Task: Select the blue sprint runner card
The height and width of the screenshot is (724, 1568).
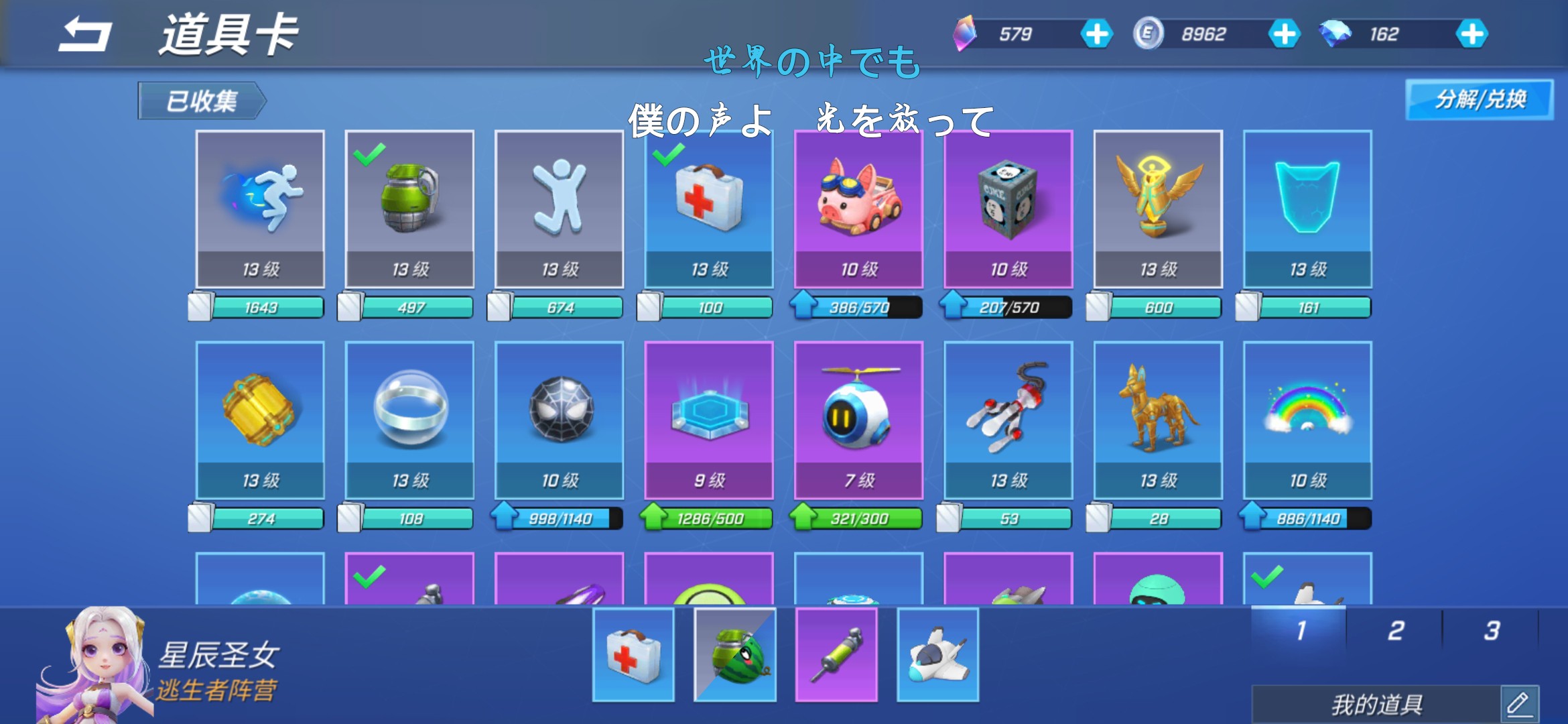Action: pos(260,209)
